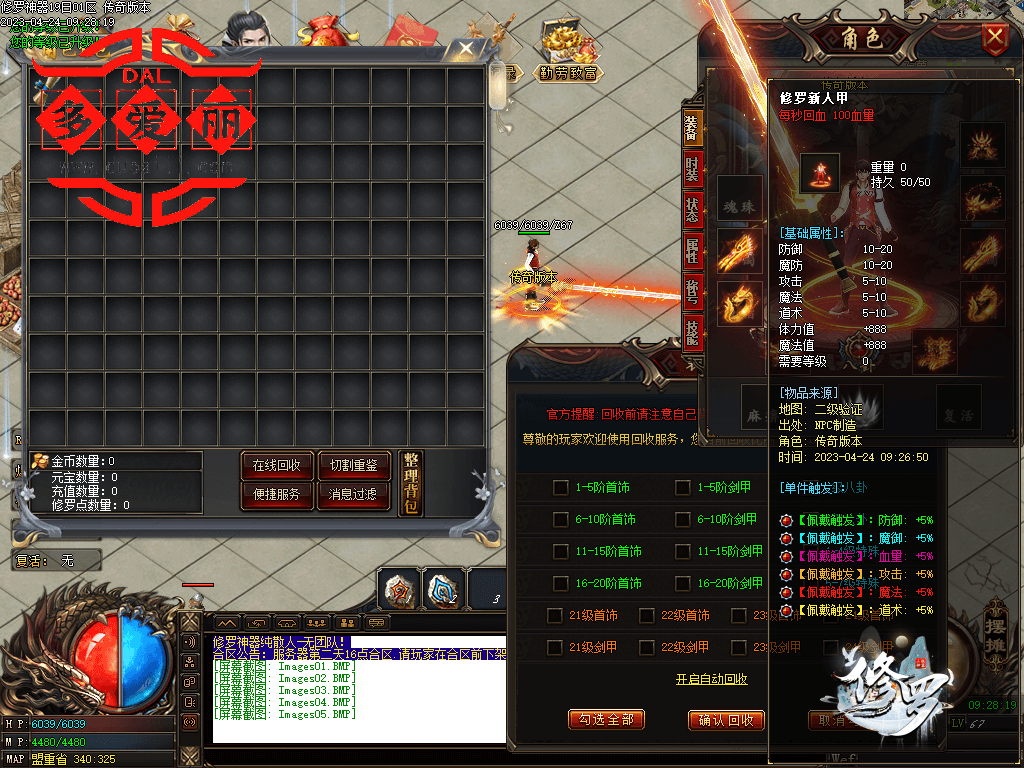Confirm recycling with 确认回收
The image size is (1024, 768).
pyautogui.click(x=726, y=720)
